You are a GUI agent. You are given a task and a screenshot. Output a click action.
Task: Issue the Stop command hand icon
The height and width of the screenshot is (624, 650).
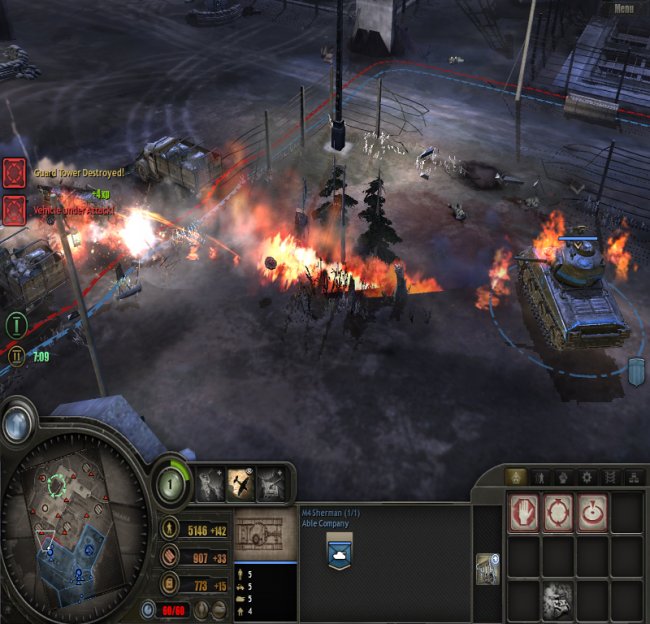point(524,512)
